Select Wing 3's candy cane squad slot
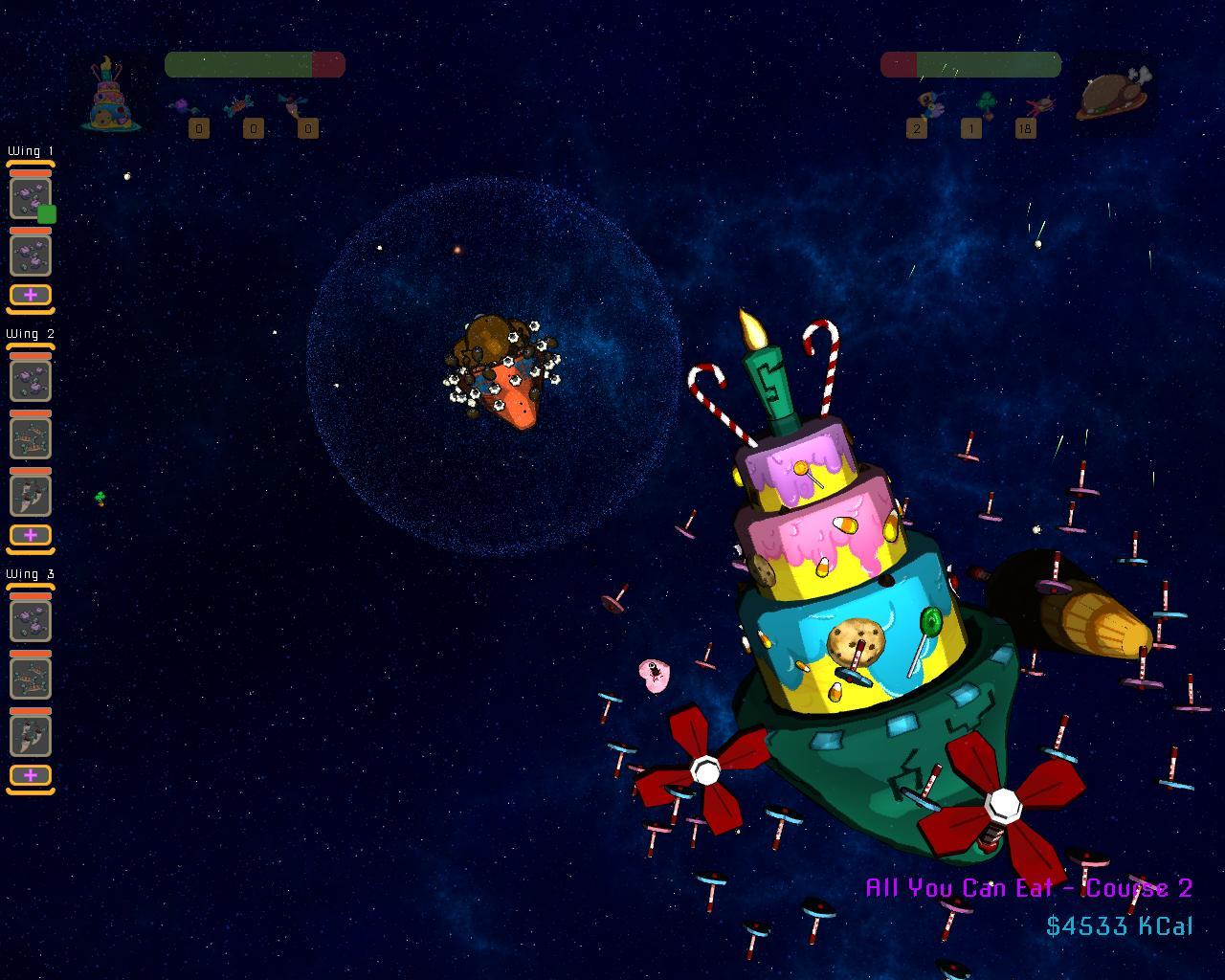 [31, 679]
